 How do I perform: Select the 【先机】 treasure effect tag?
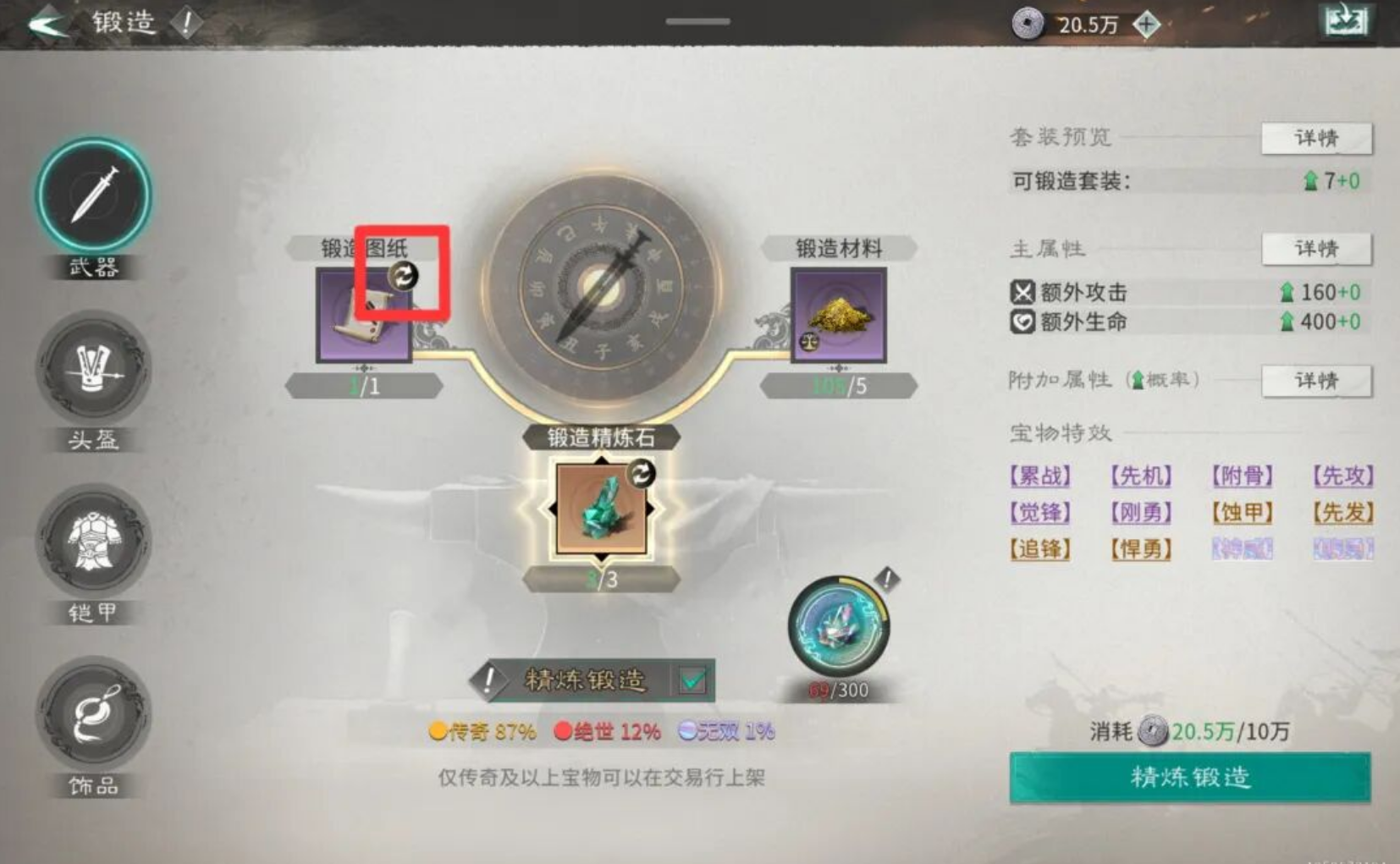point(1141,476)
